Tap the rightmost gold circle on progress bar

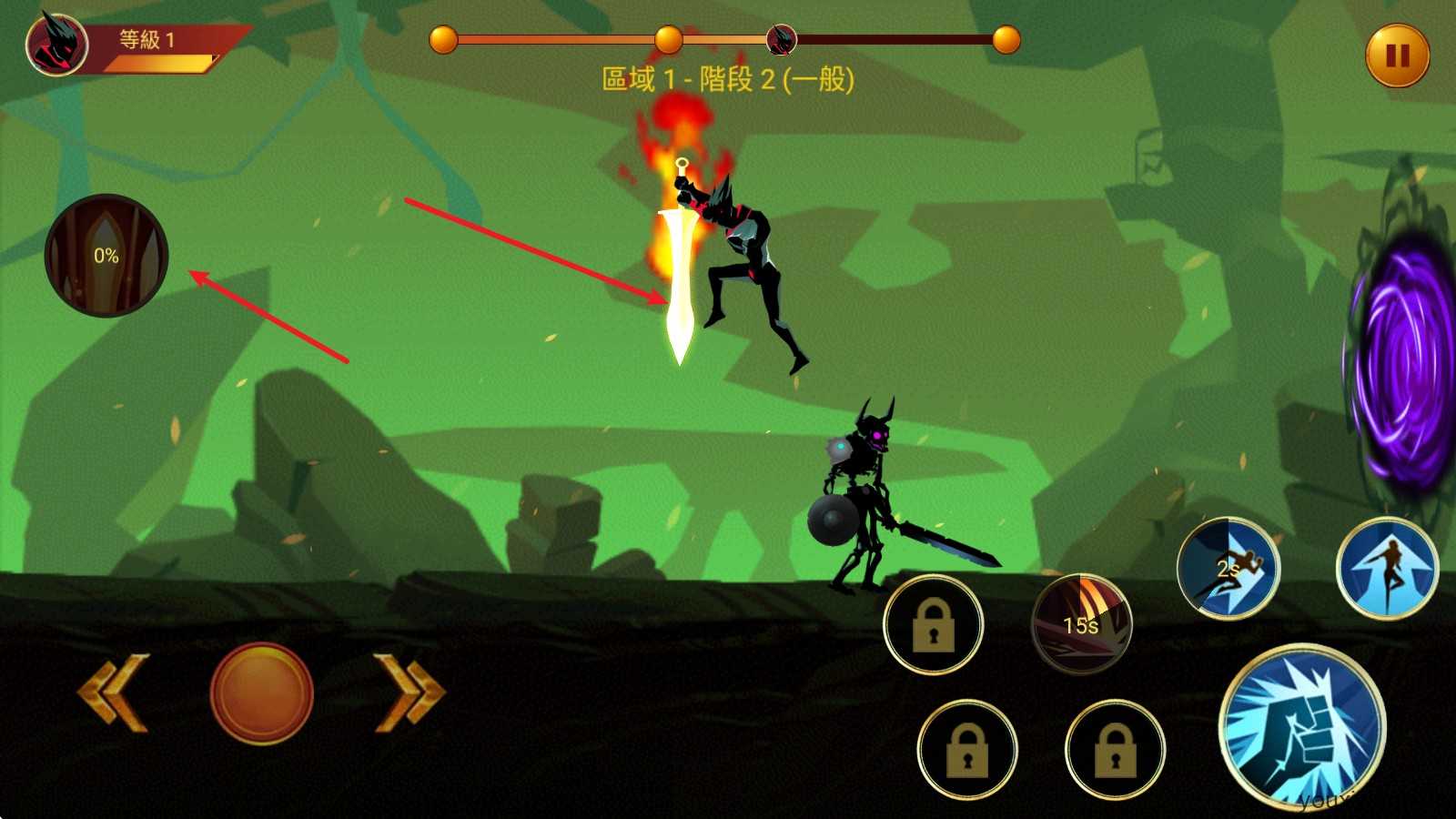coord(1006,39)
